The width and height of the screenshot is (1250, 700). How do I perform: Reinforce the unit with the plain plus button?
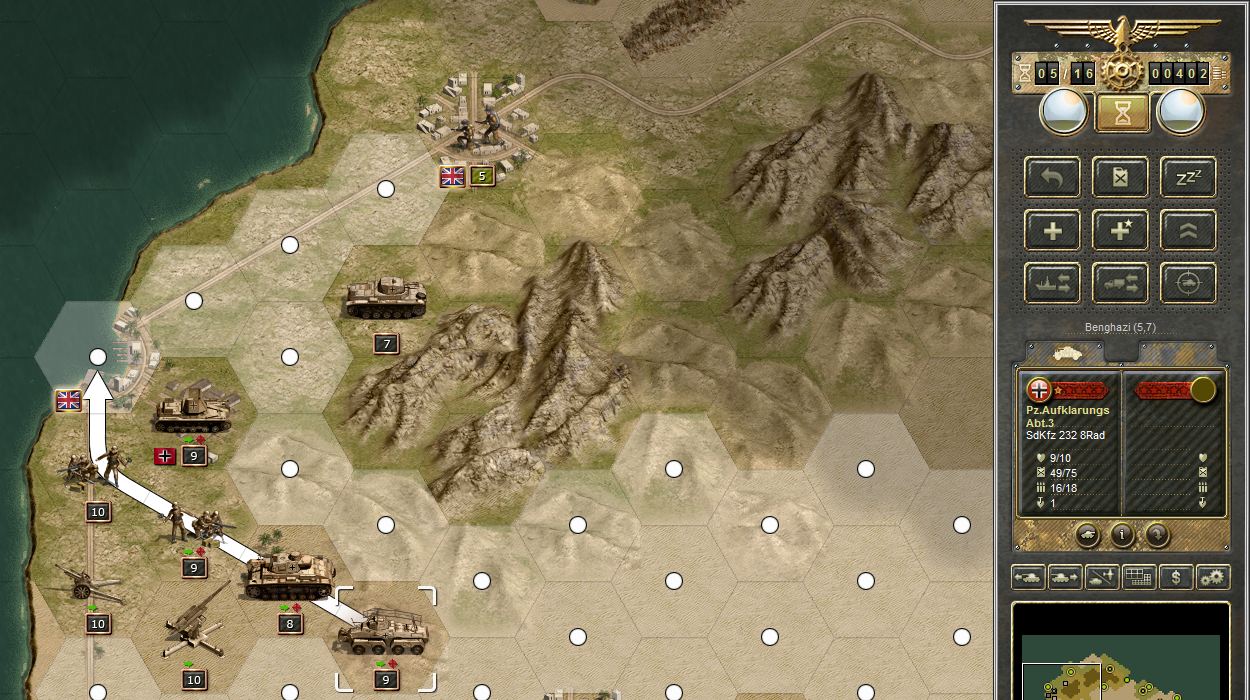1052,231
